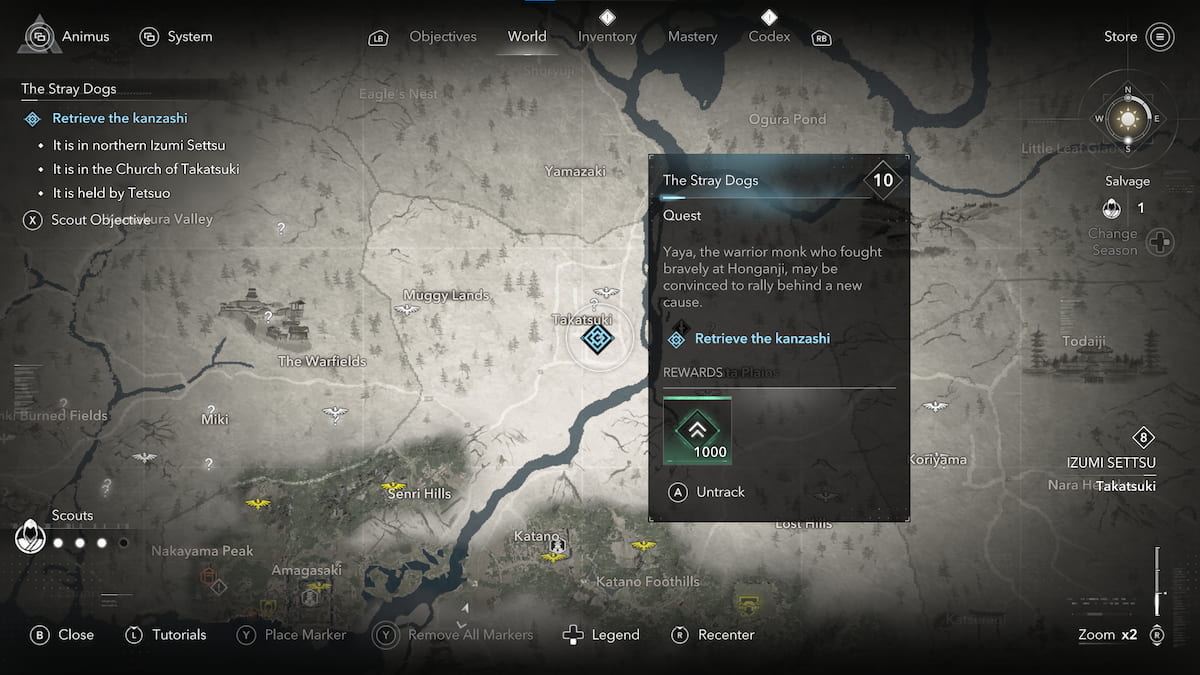Click the Retrieve the kanzashi objective

click(119, 118)
